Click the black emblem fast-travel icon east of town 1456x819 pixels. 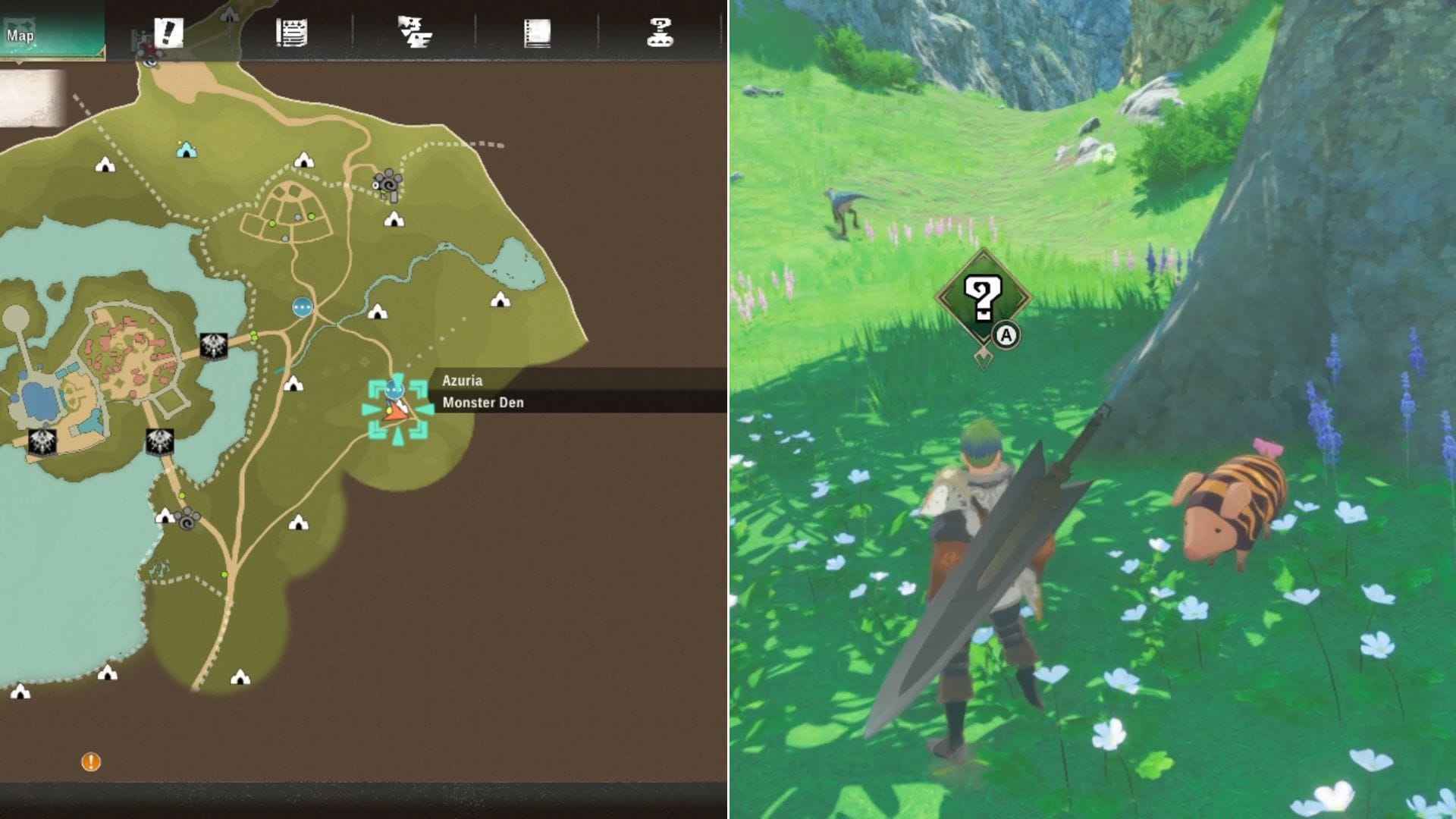pos(213,347)
